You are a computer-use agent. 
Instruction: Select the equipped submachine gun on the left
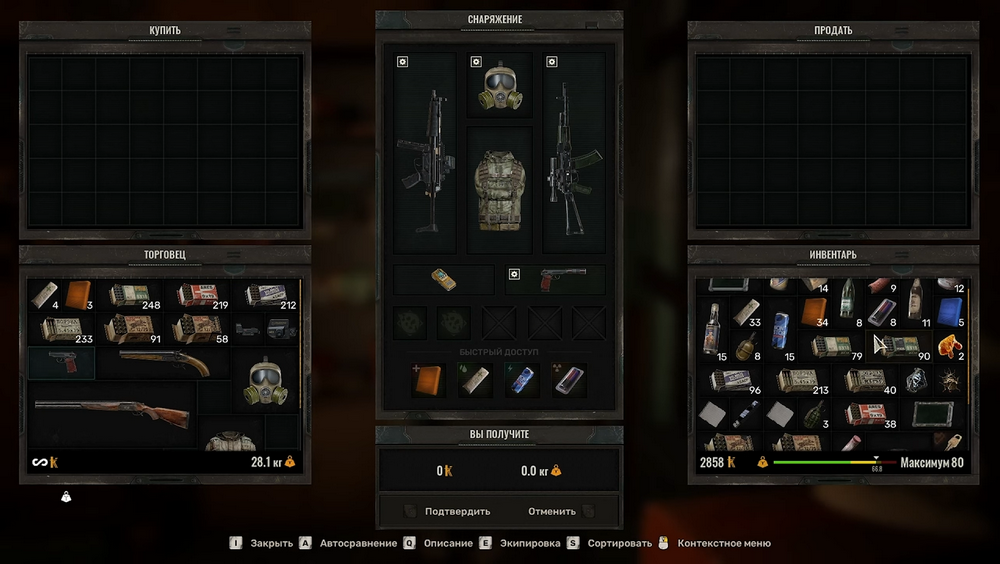[426, 153]
